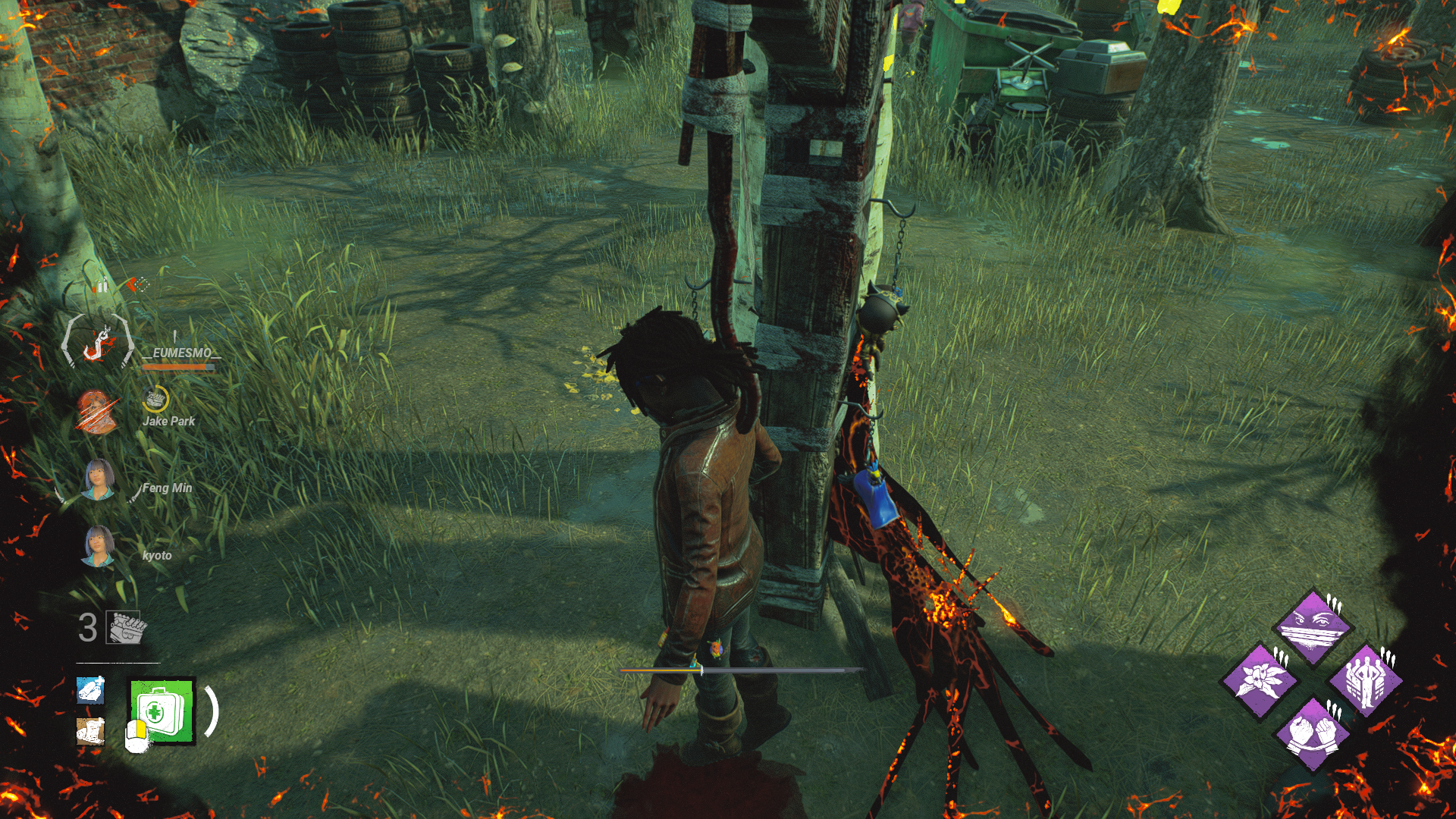Image resolution: width=1456 pixels, height=819 pixels.
Task: Click the brown gauze add-on icon
Action: click(89, 731)
